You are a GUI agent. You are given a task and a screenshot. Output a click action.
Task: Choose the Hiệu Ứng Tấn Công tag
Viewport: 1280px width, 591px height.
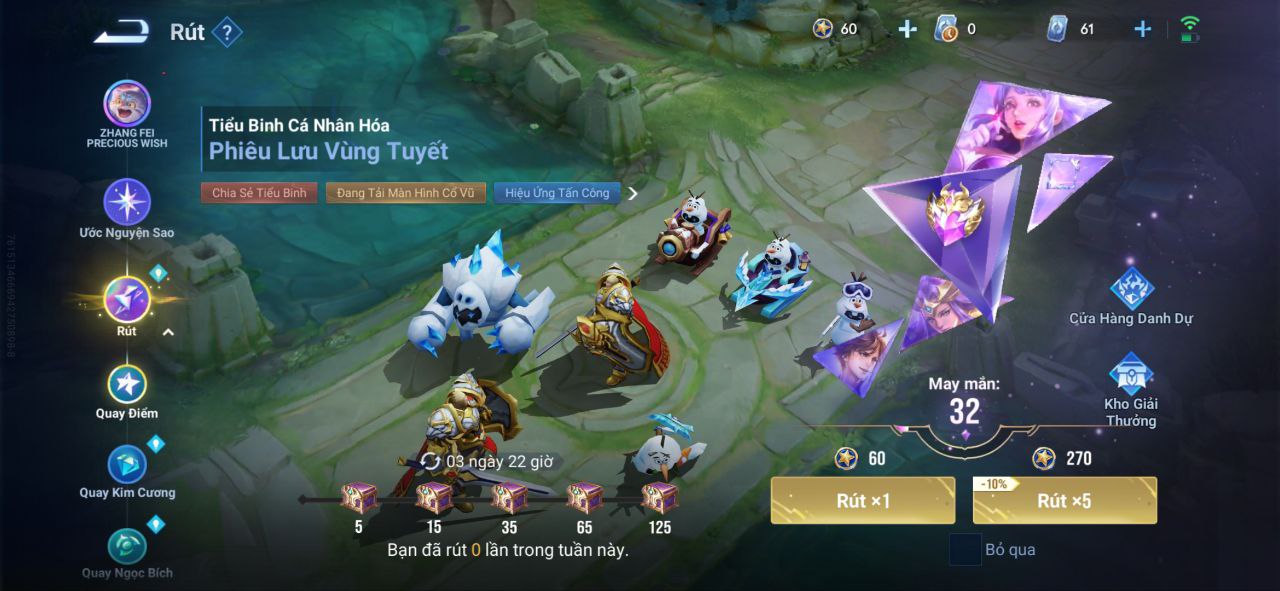pyautogui.click(x=557, y=193)
